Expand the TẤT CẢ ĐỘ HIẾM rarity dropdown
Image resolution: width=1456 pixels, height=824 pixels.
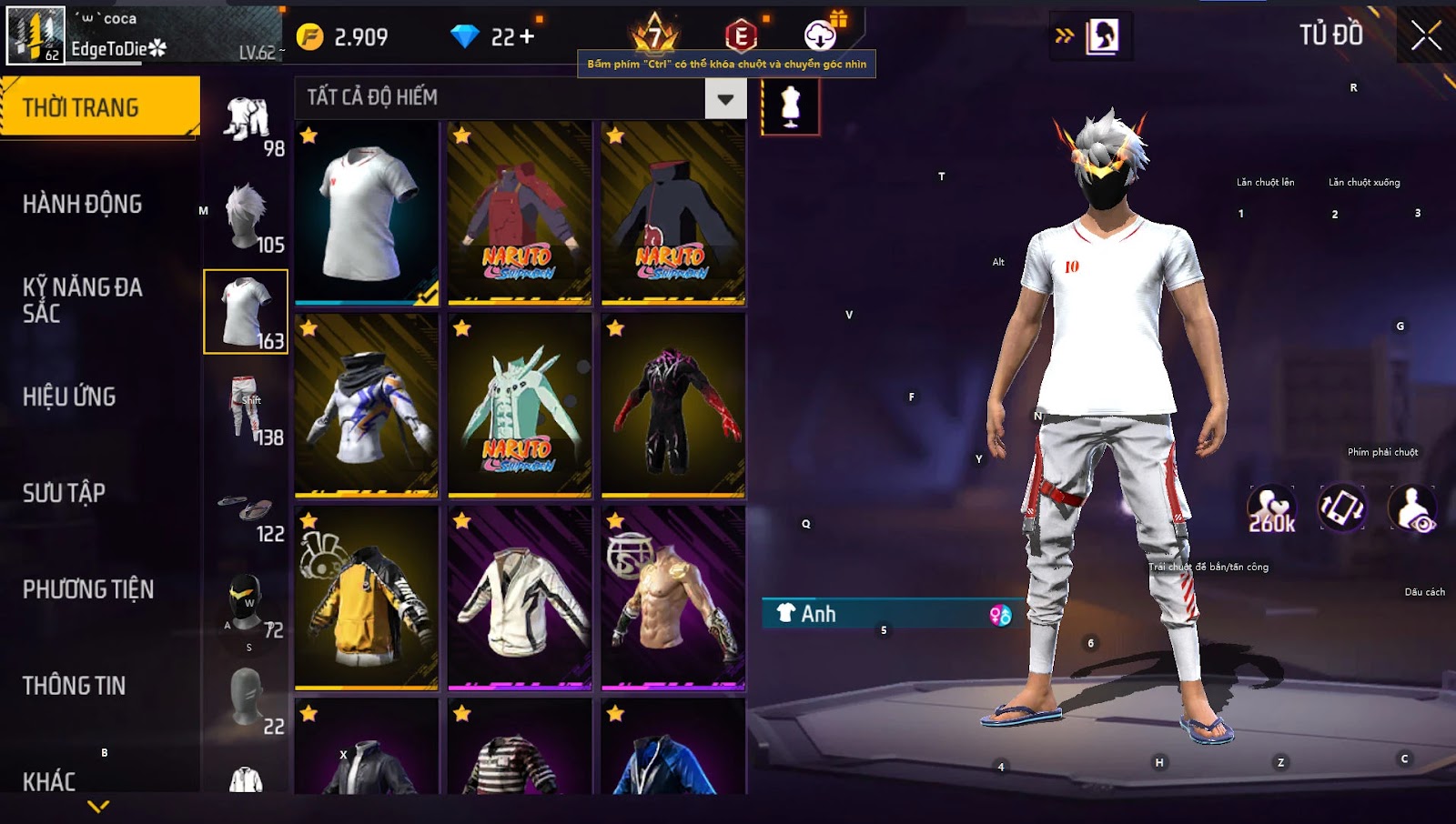pyautogui.click(x=725, y=98)
